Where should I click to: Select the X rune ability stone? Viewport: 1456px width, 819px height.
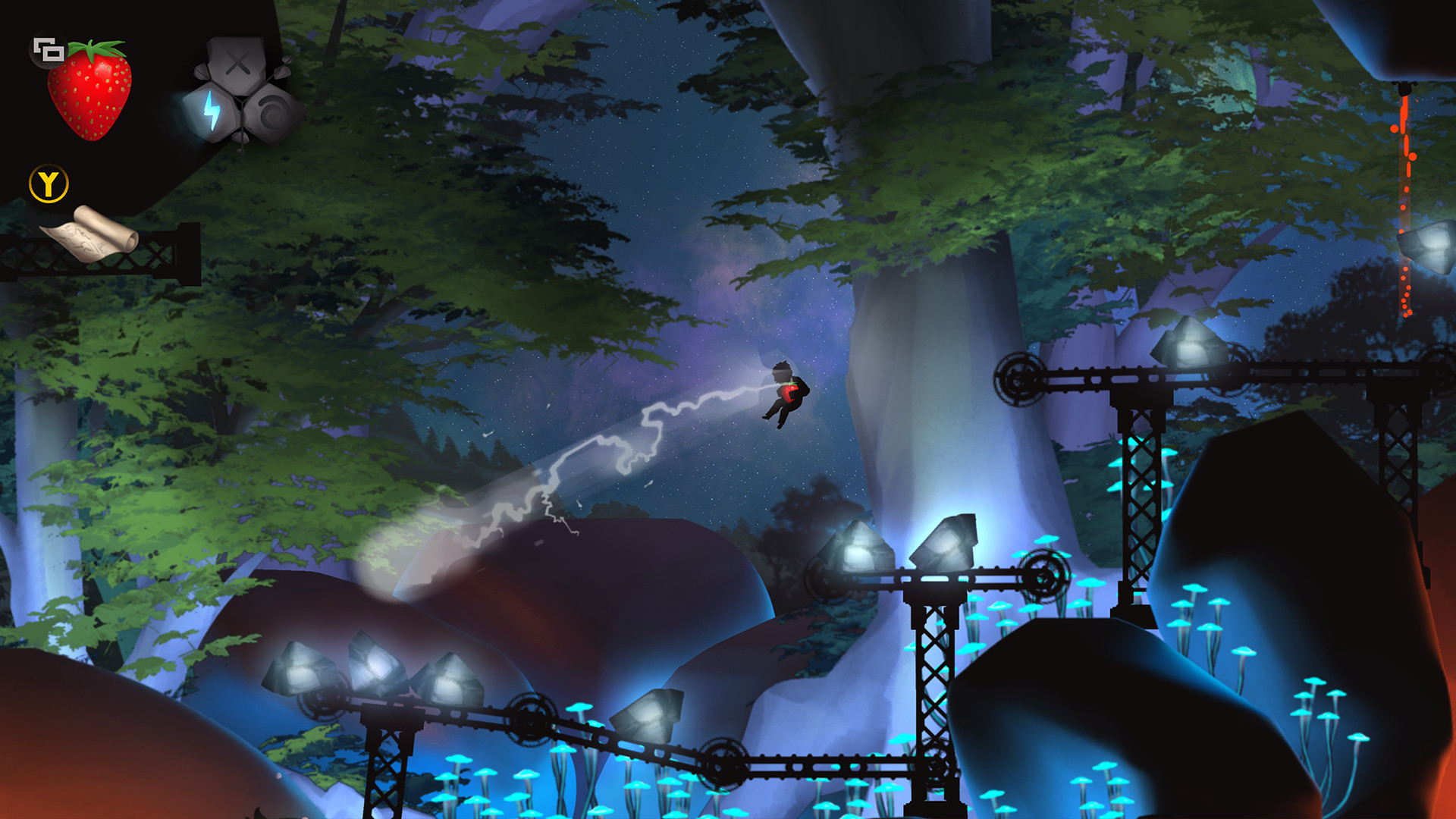coord(237,64)
